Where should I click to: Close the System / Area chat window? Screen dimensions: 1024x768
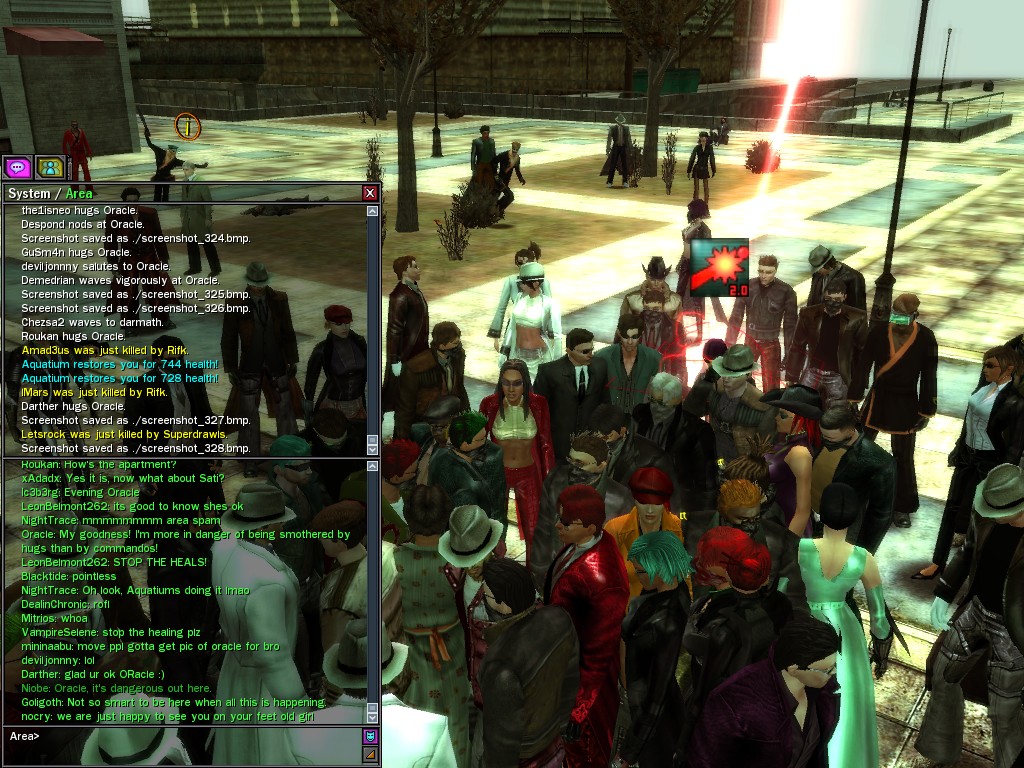point(370,193)
